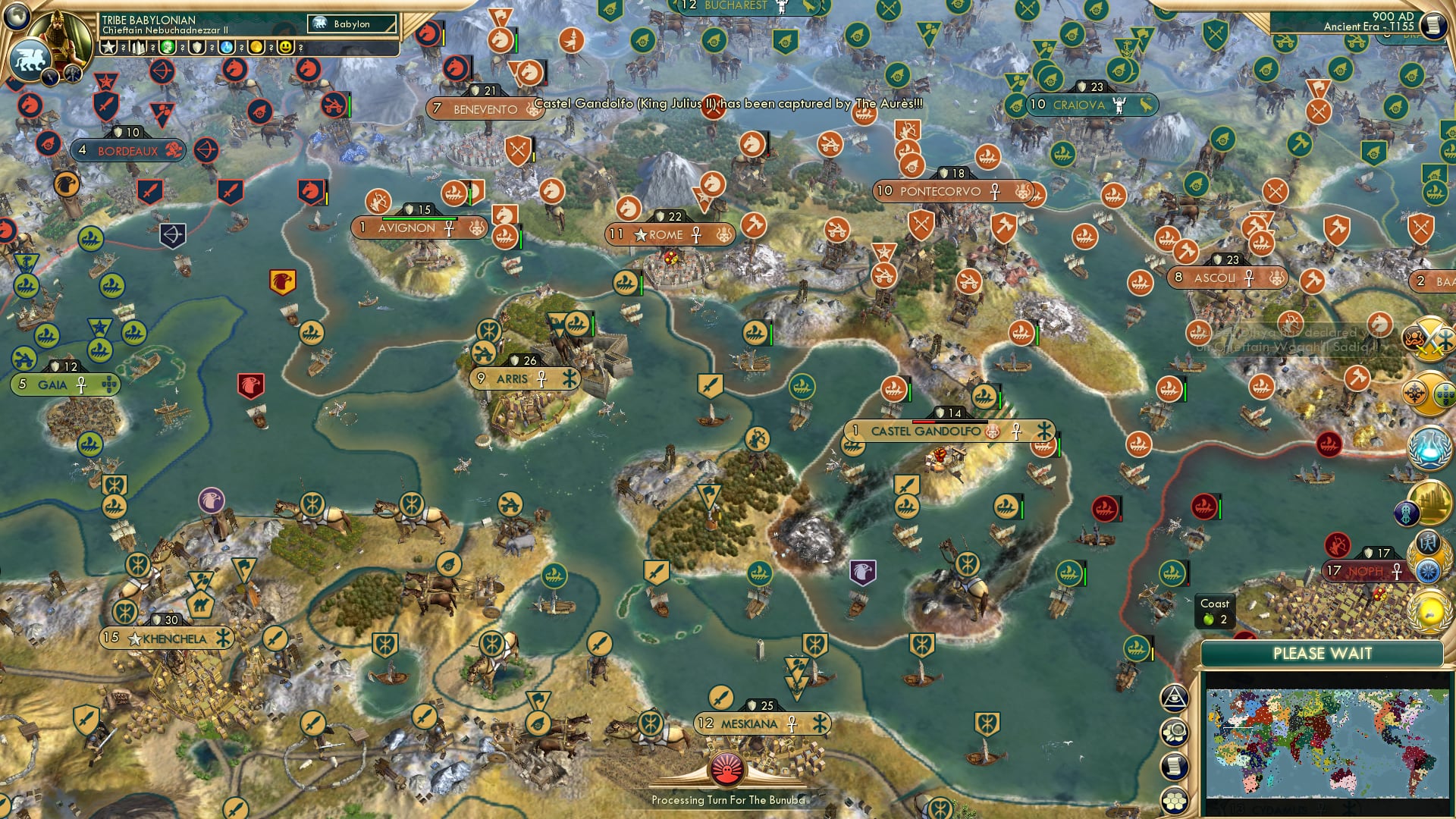Toggle the hex grid overlay button
The image size is (1456, 819).
click(1175, 799)
